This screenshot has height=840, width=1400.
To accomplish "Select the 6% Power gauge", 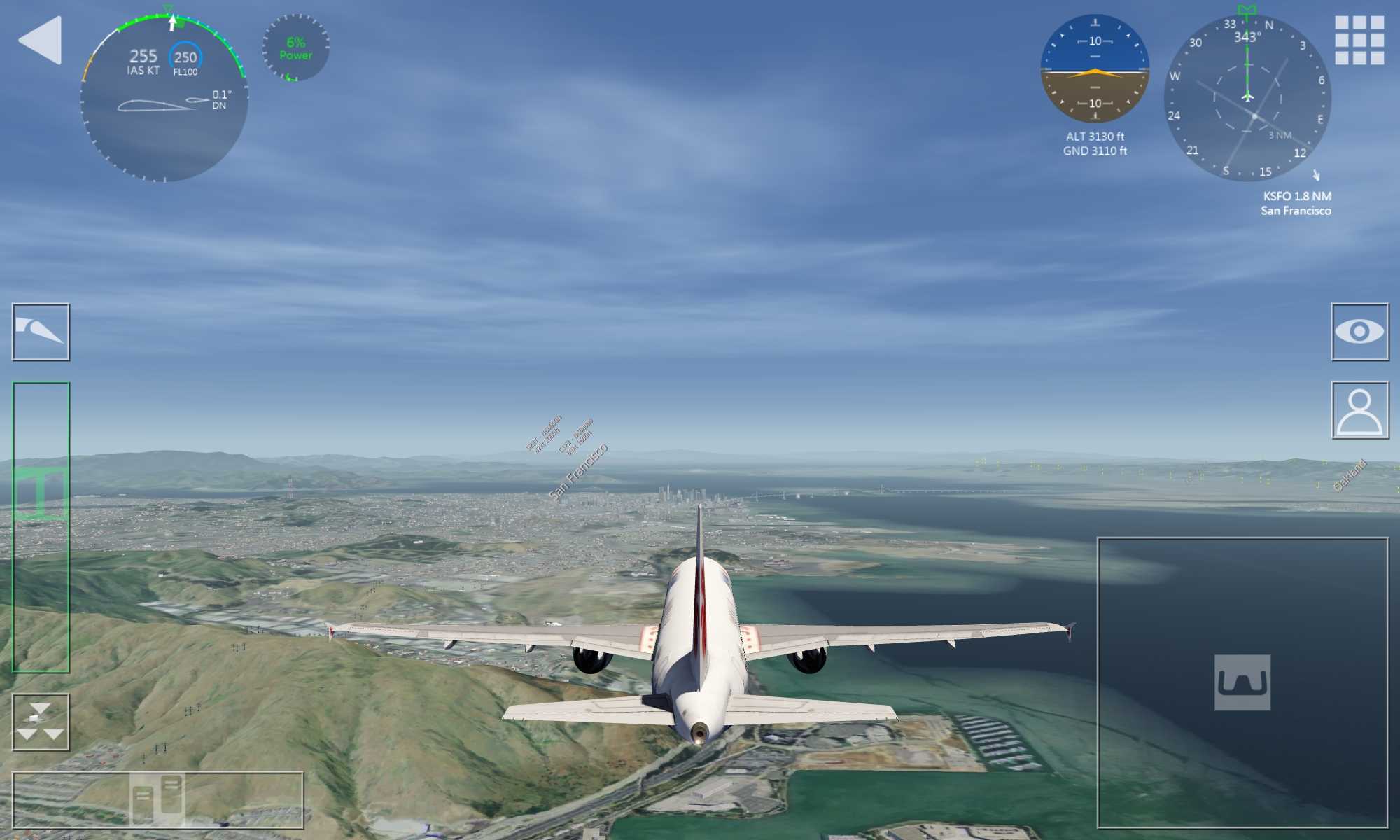I will (295, 48).
